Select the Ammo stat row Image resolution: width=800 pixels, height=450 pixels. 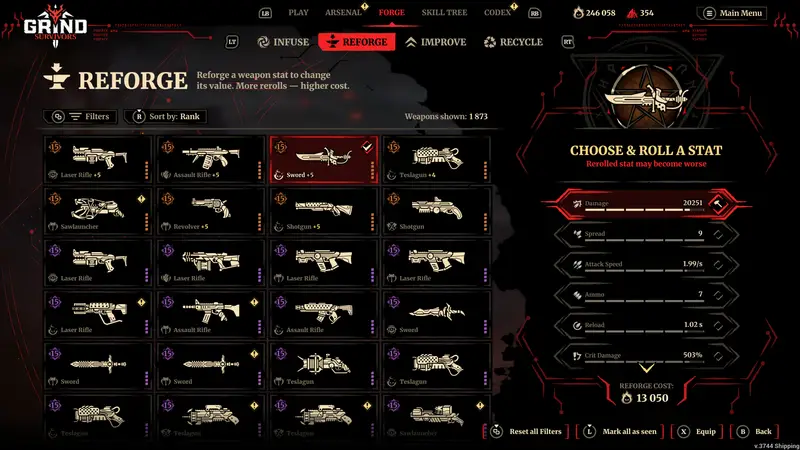[x=640, y=295]
